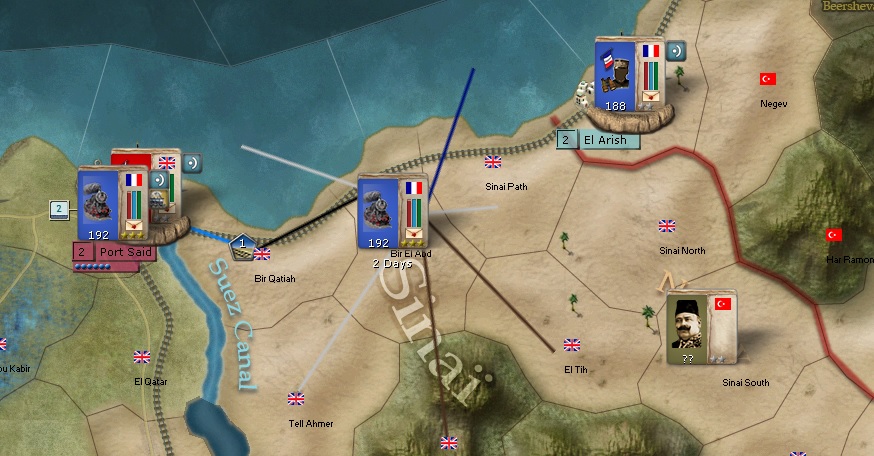Click the pentagon fort marker near Bir Qatiah
Image resolution: width=874 pixels, height=456 pixels.
(242, 242)
